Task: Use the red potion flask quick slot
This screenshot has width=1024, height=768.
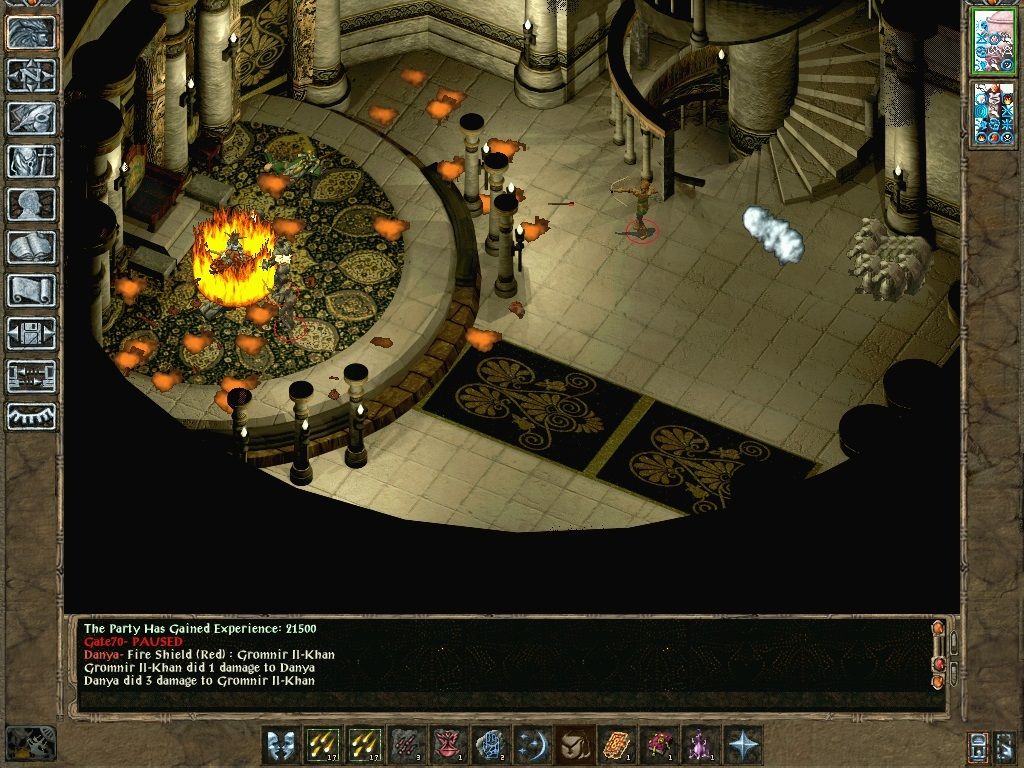Action: coord(448,745)
